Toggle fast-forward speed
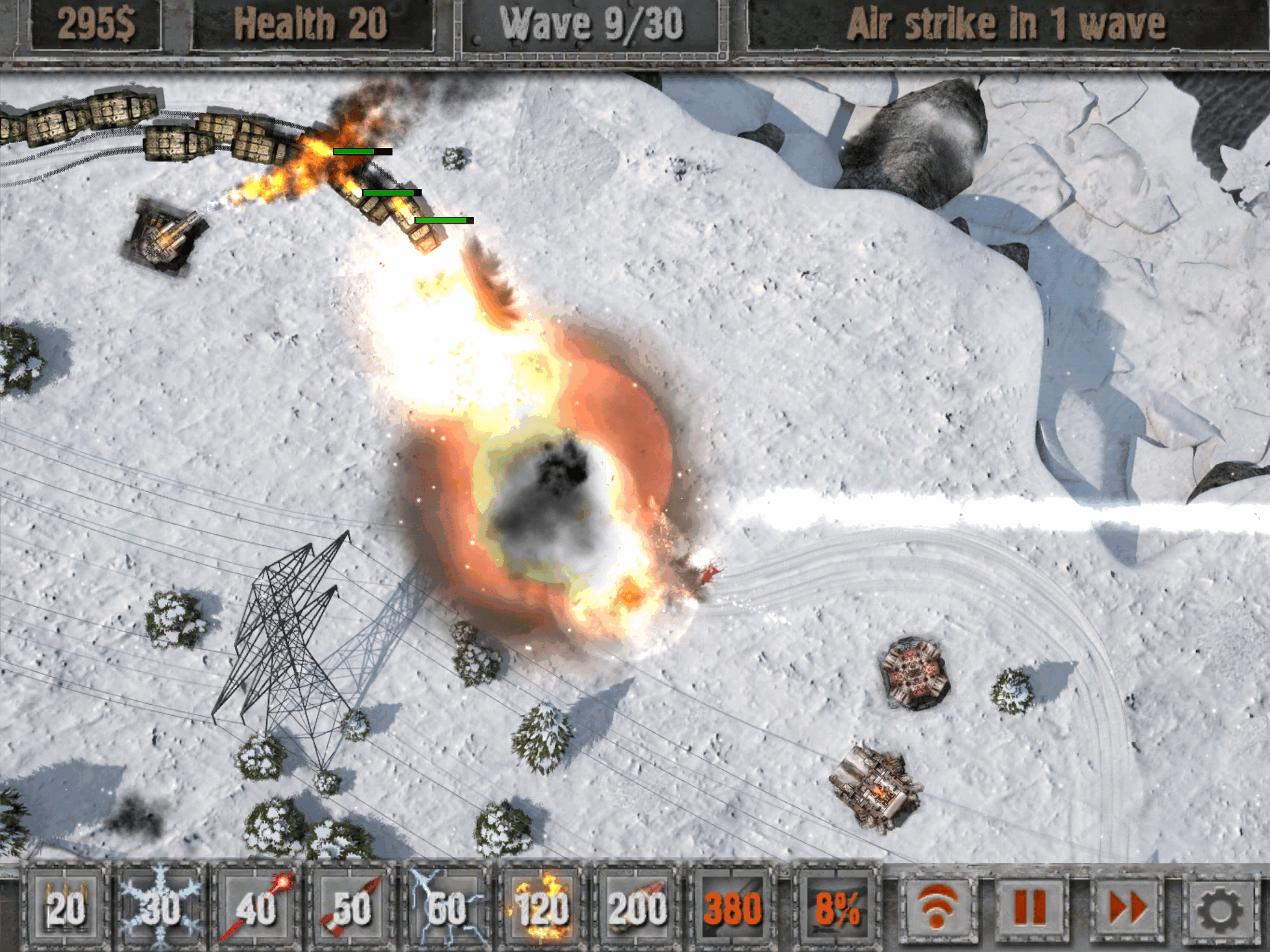Screen dimensions: 1270x952 point(1126,908)
